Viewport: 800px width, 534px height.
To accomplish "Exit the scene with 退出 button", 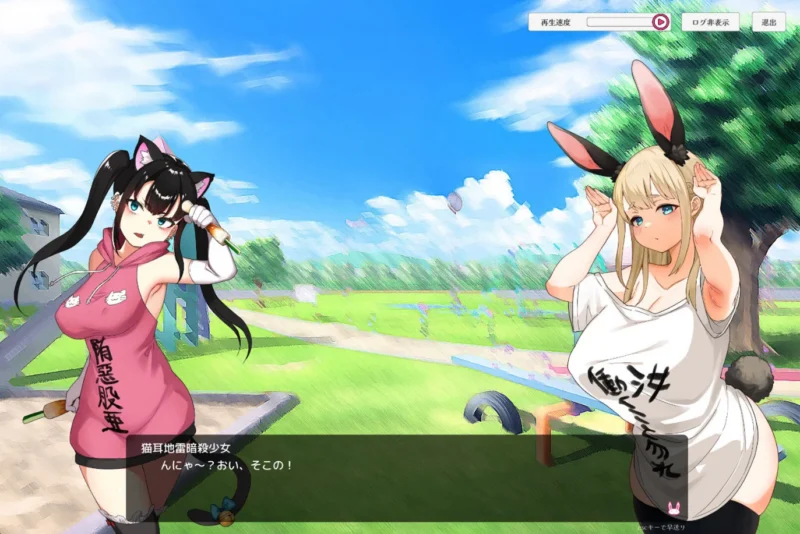I will pyautogui.click(x=768, y=21).
